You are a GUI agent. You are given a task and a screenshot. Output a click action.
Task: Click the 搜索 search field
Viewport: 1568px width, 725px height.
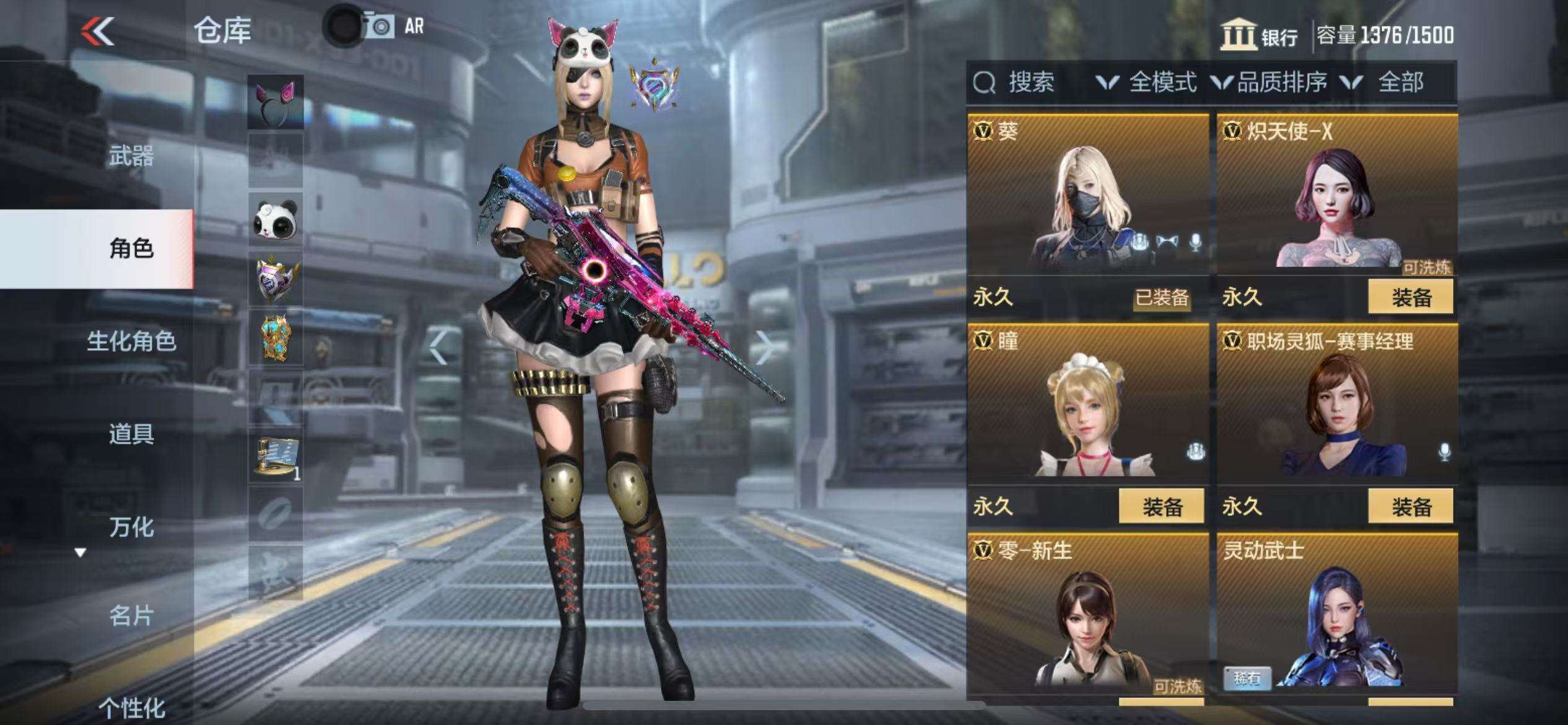(1030, 82)
